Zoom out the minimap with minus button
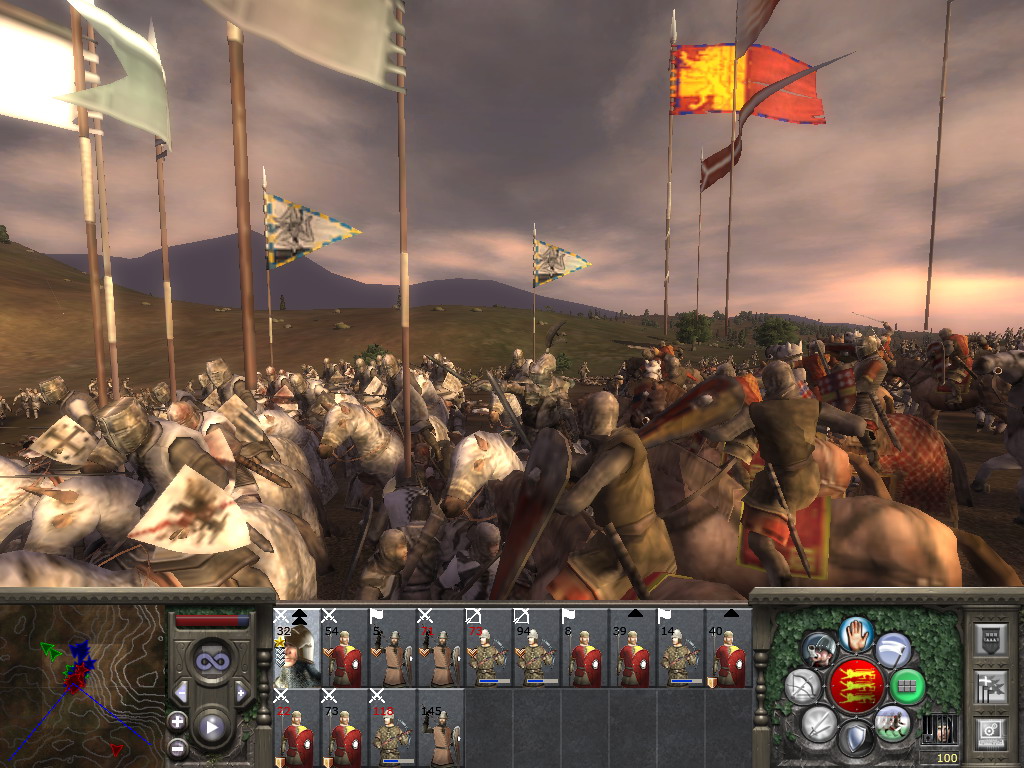This screenshot has height=768, width=1024. tap(177, 747)
